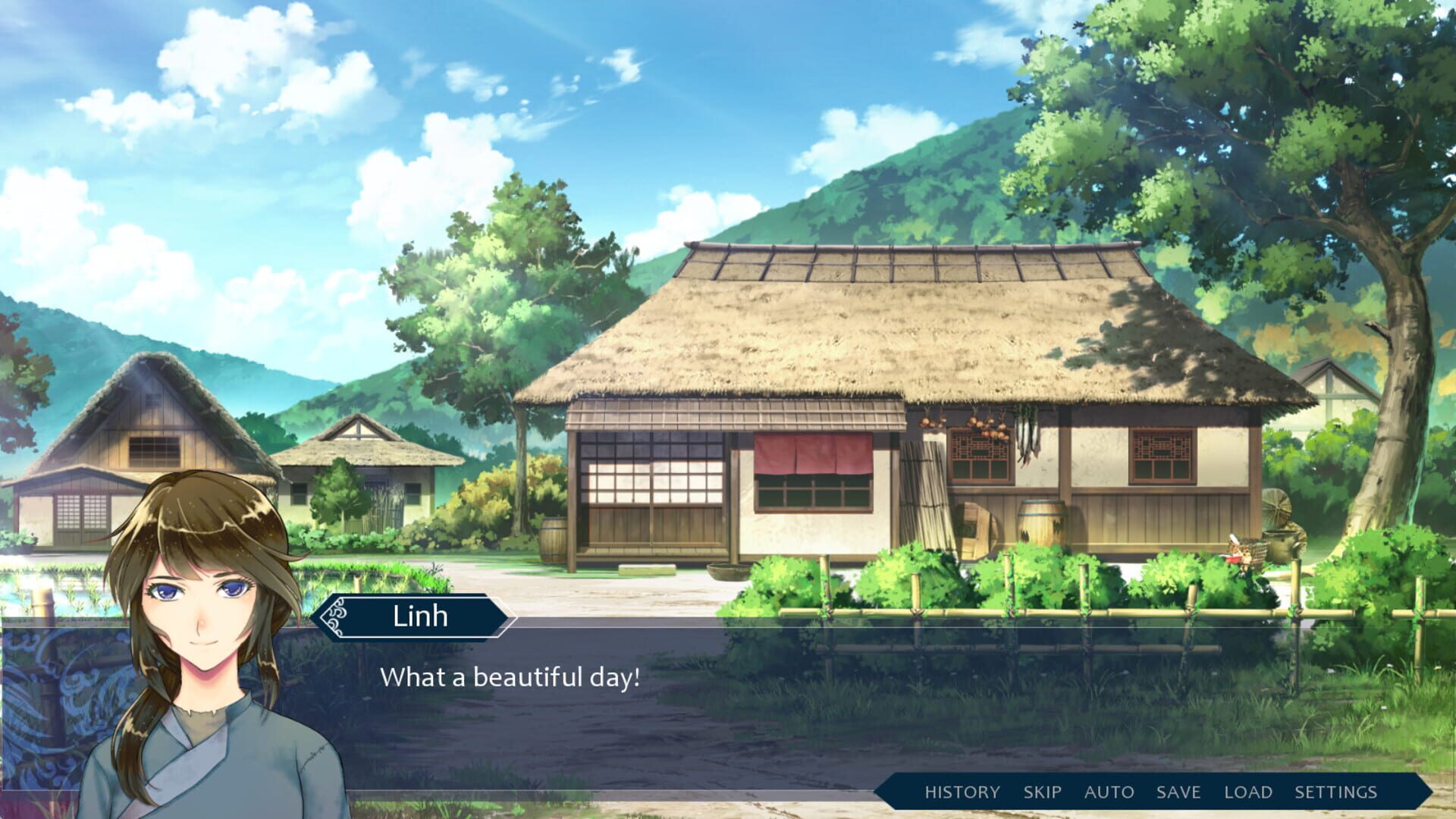Click LOAD to restore a saved game
The width and height of the screenshot is (1456, 819).
coord(1247,792)
